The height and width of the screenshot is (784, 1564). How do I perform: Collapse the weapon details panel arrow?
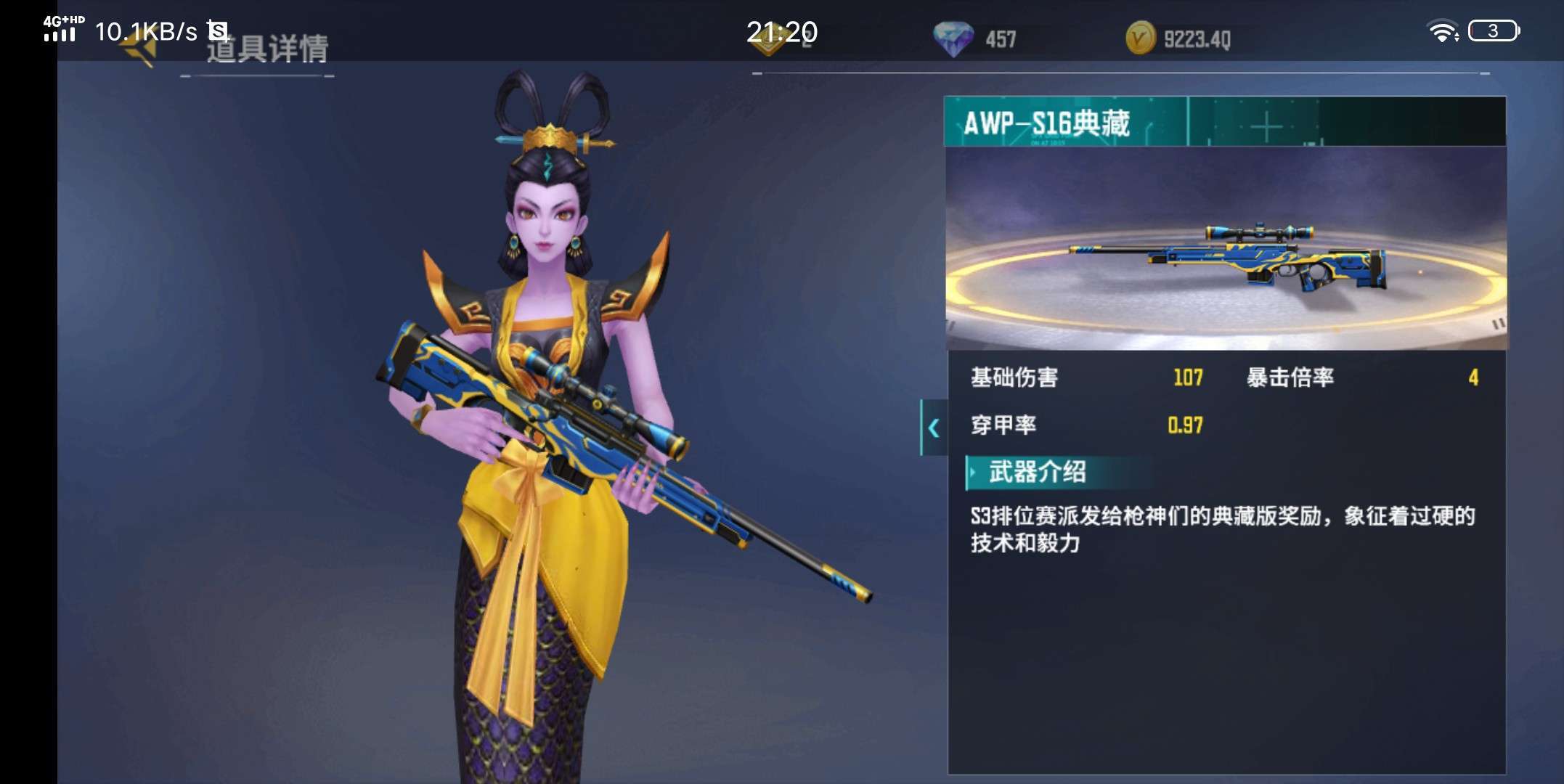934,428
